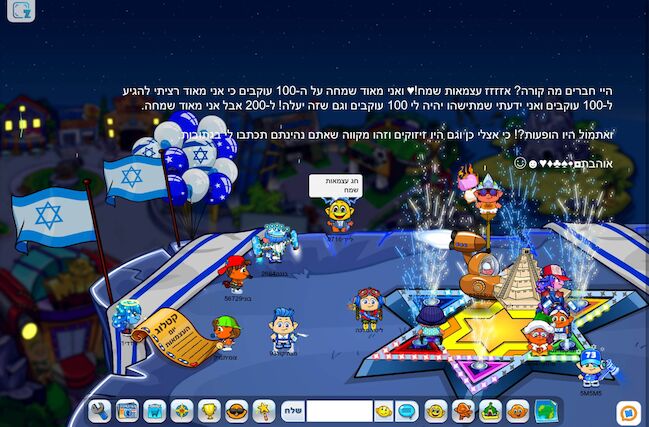The image size is (649, 427).
Task: Click the sunglasses face toolbar icon
Action: [x=236, y=410]
